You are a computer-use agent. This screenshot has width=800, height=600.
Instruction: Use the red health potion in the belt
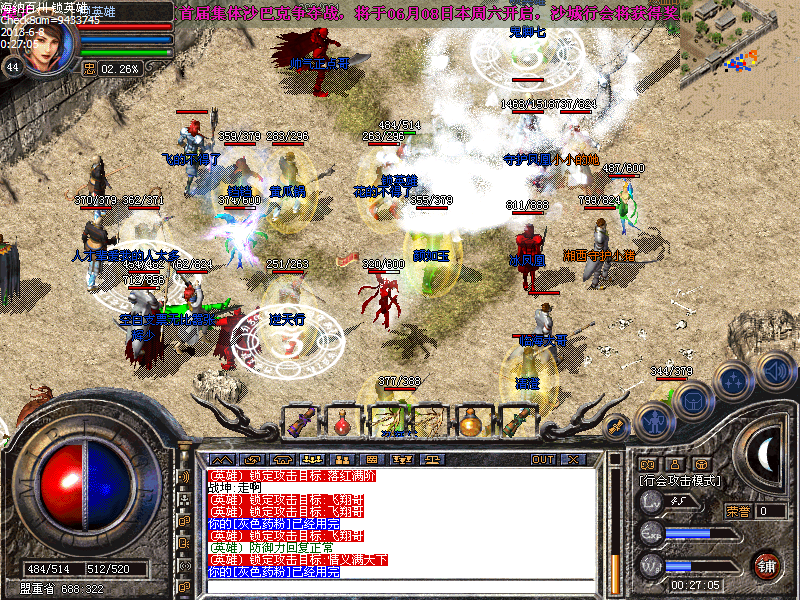pyautogui.click(x=343, y=422)
